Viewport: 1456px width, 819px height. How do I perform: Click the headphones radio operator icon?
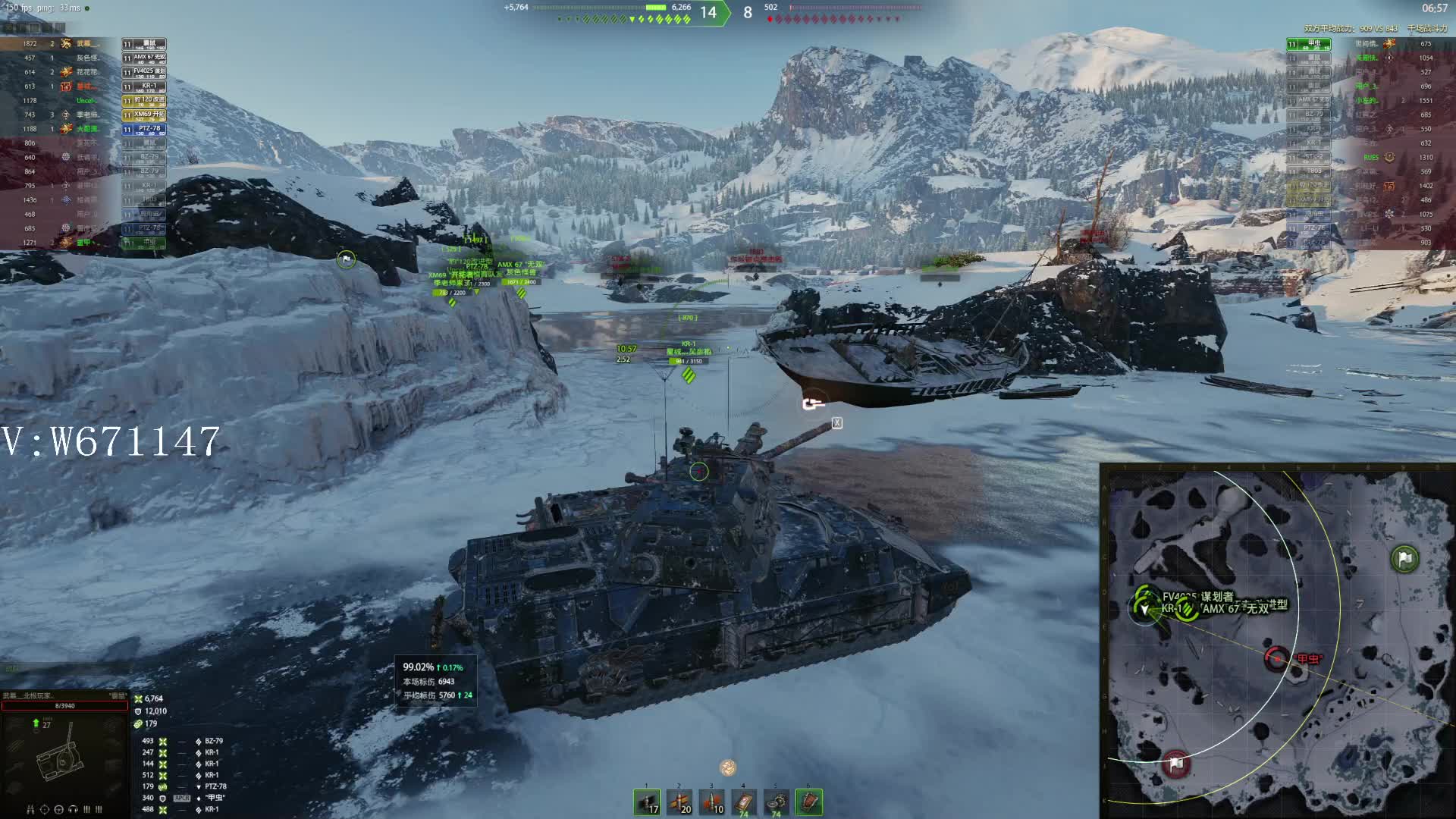pos(73,809)
